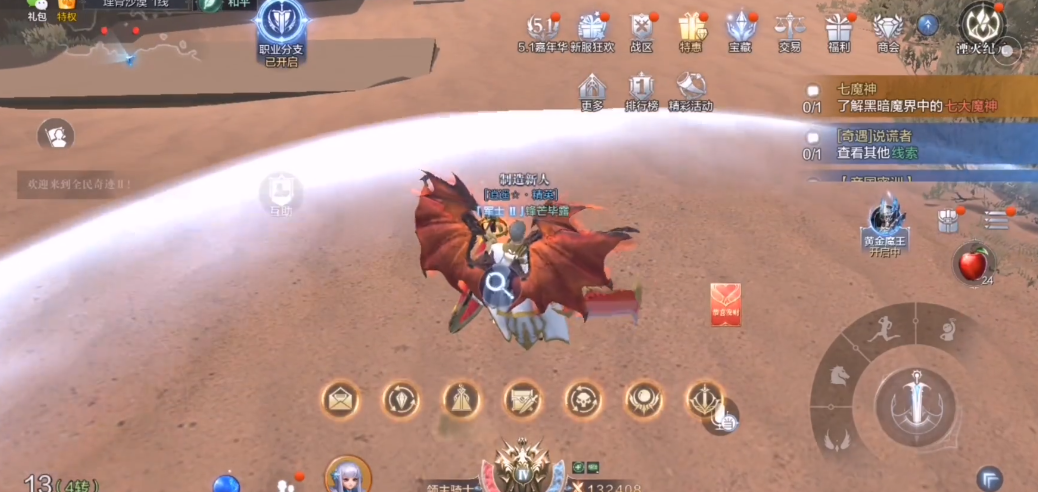Screen dimensions: 1038x492
Task: Open the 宝藏 treasure menu
Action: point(740,28)
